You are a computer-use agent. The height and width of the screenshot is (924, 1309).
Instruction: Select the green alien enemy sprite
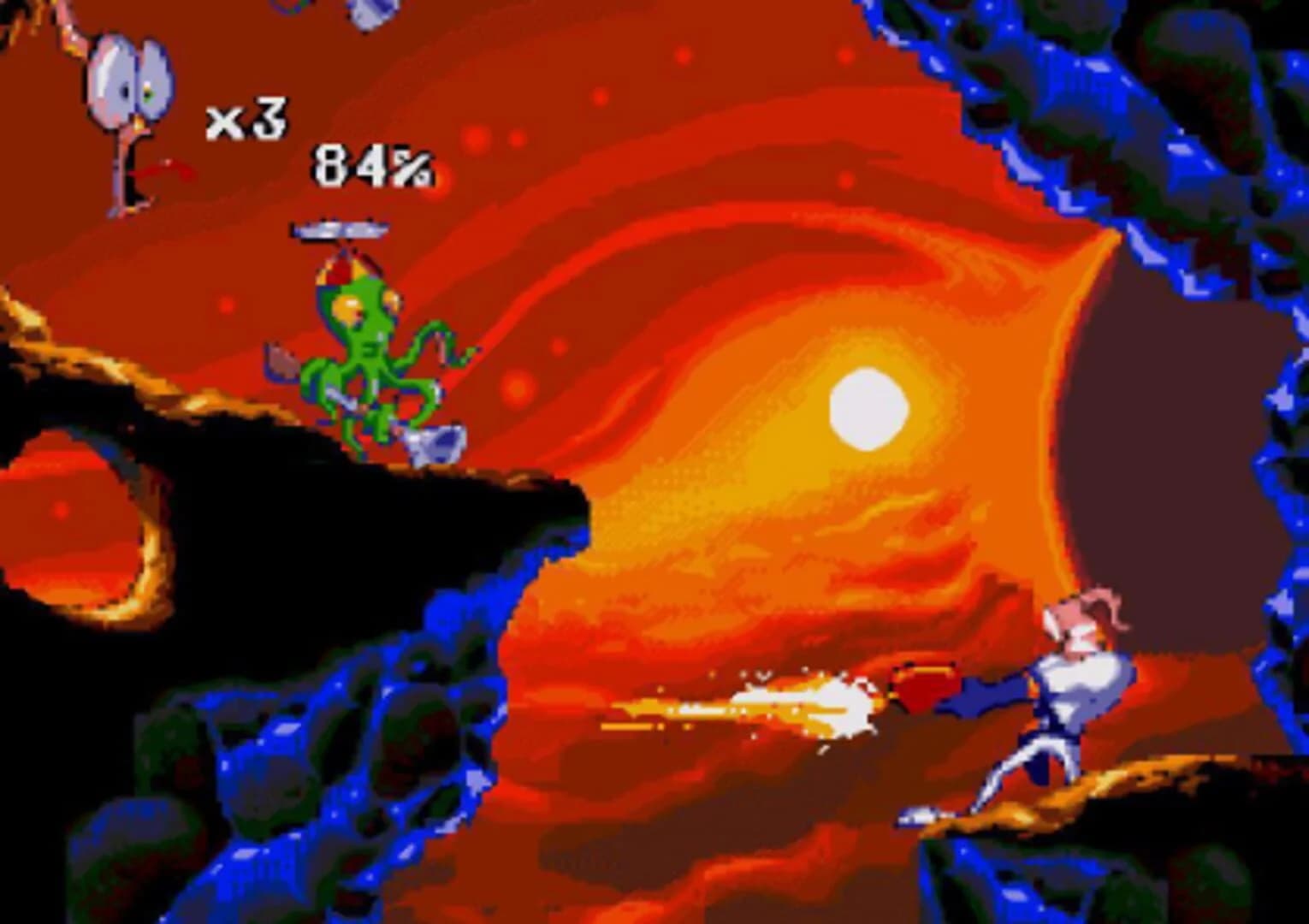coord(368,351)
